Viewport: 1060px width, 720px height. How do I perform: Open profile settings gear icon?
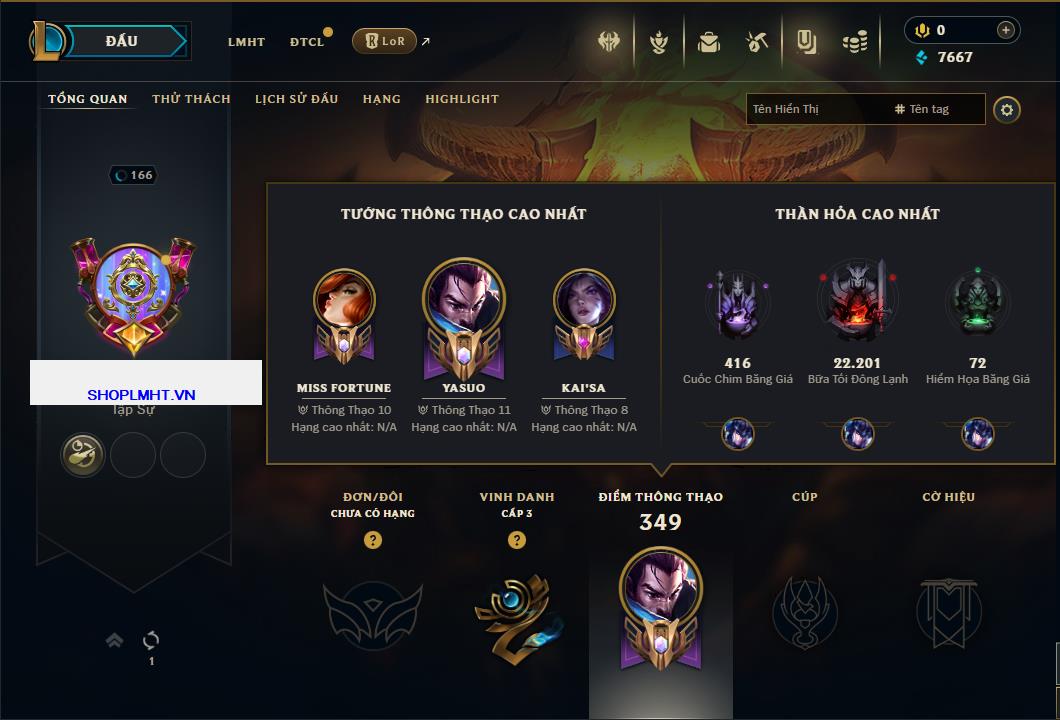1007,109
